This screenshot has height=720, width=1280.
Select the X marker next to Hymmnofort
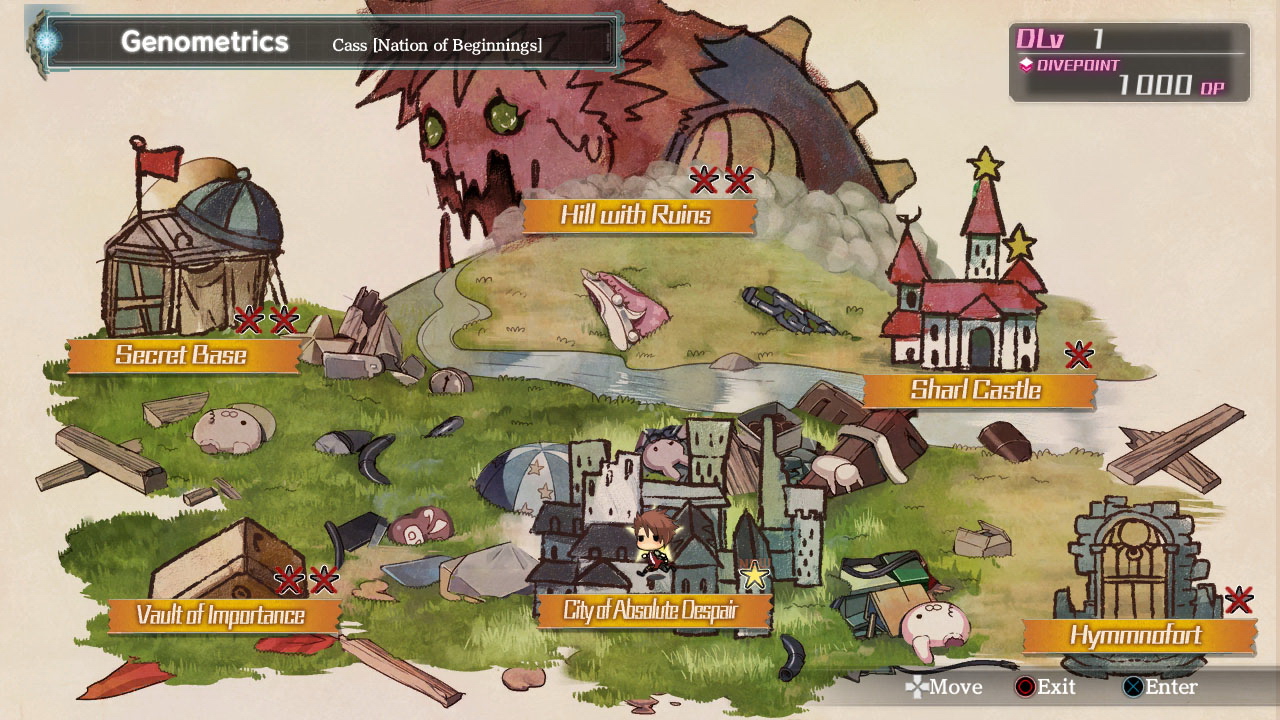pyautogui.click(x=1241, y=599)
